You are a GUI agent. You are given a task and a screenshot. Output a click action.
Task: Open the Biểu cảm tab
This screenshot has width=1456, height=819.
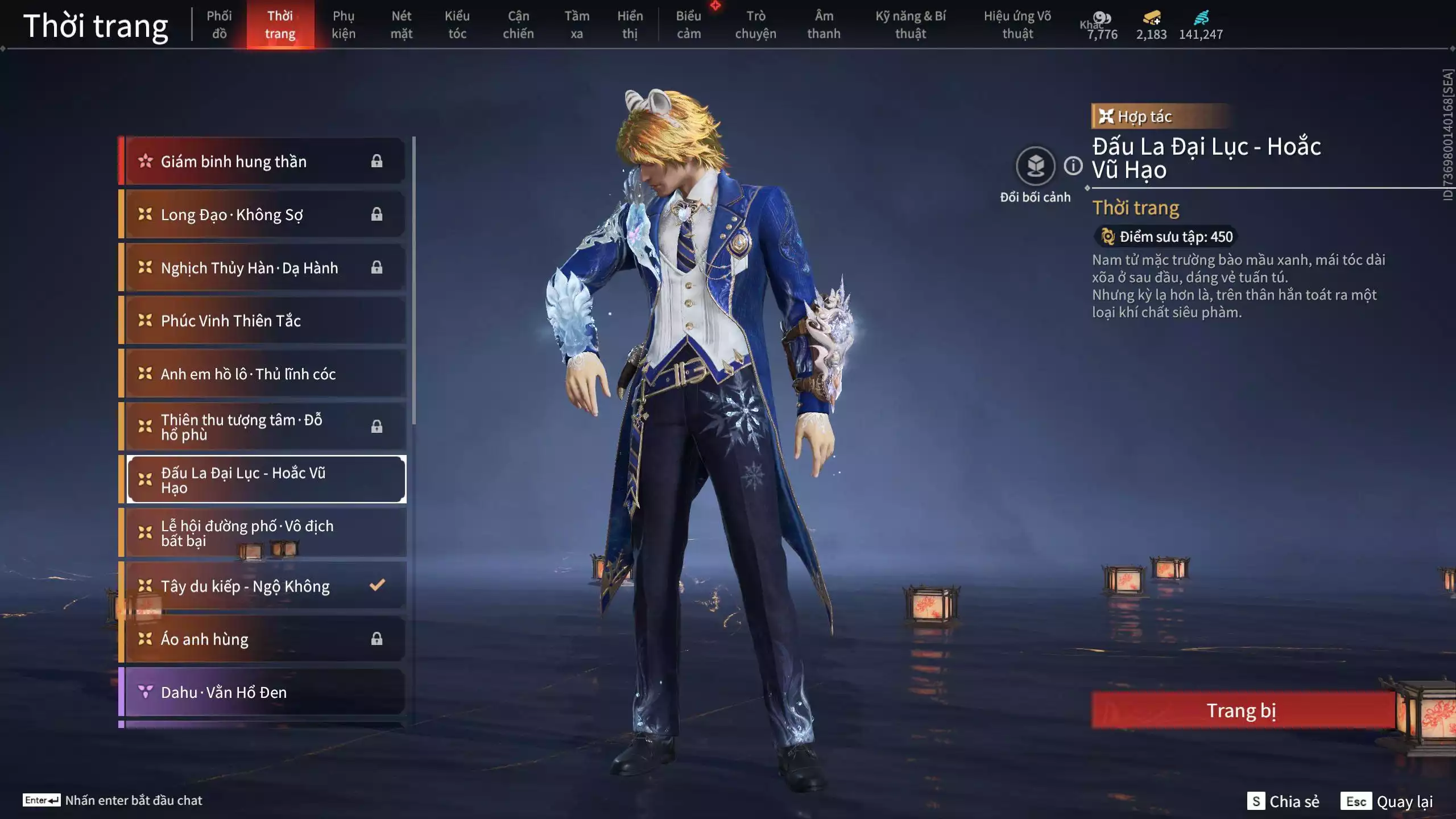688,24
